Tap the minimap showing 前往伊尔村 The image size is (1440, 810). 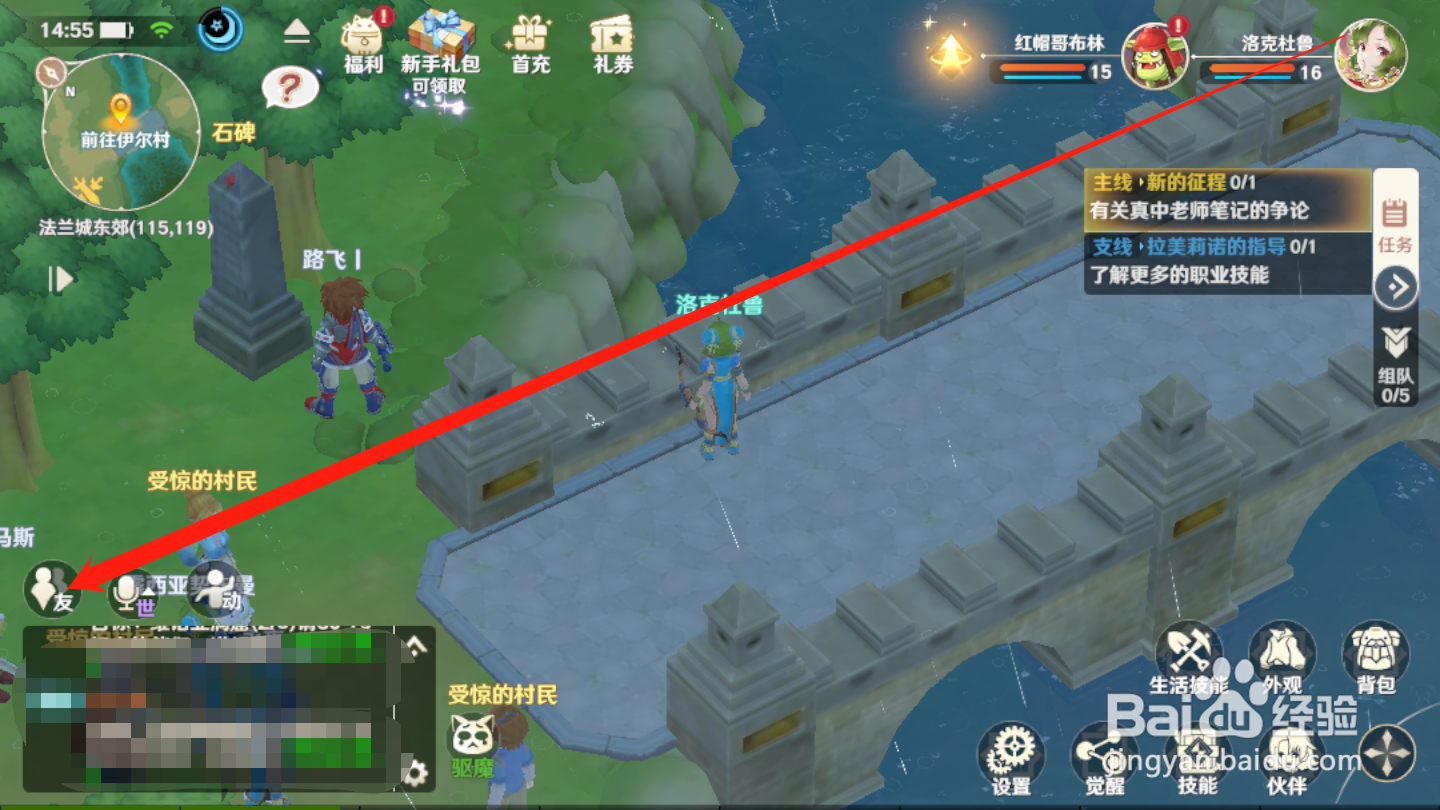(120, 130)
